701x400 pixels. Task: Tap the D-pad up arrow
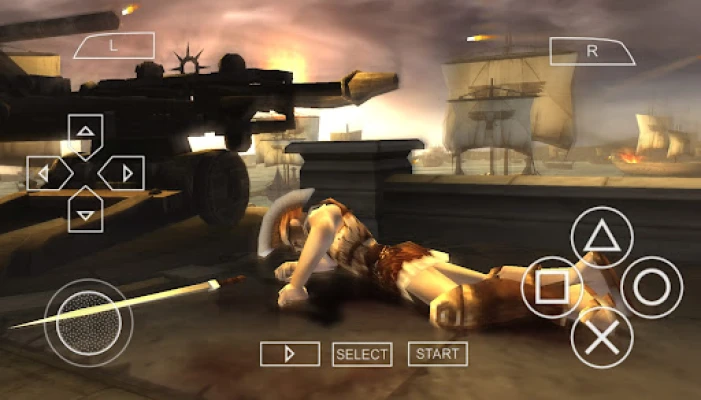[86, 131]
